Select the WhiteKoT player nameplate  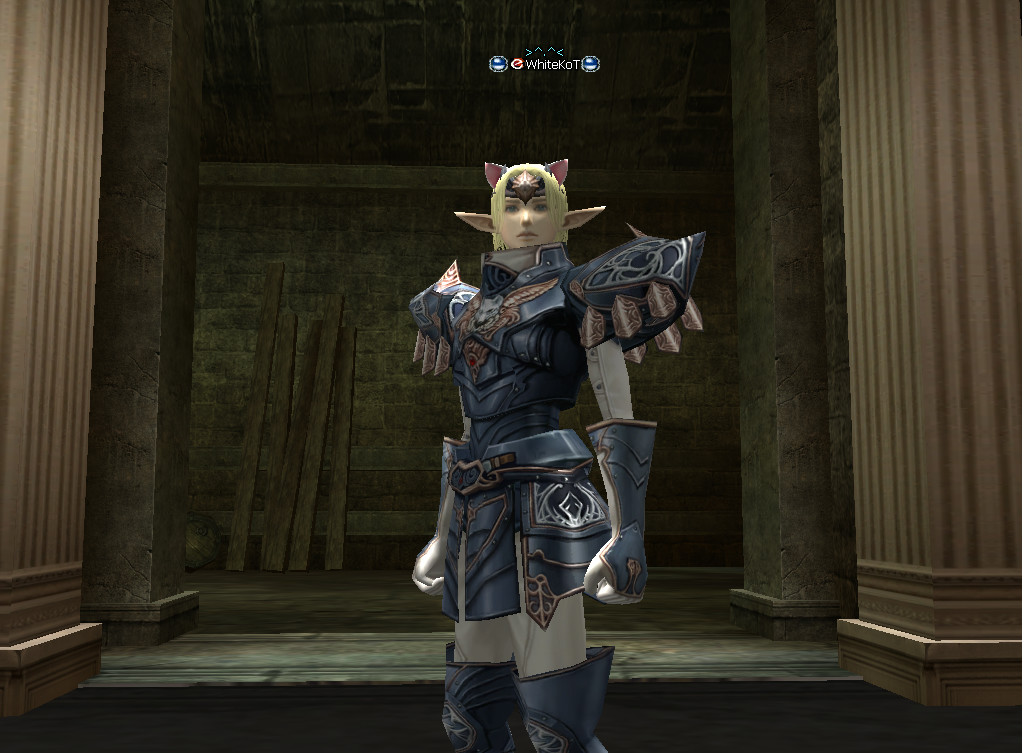(552, 64)
